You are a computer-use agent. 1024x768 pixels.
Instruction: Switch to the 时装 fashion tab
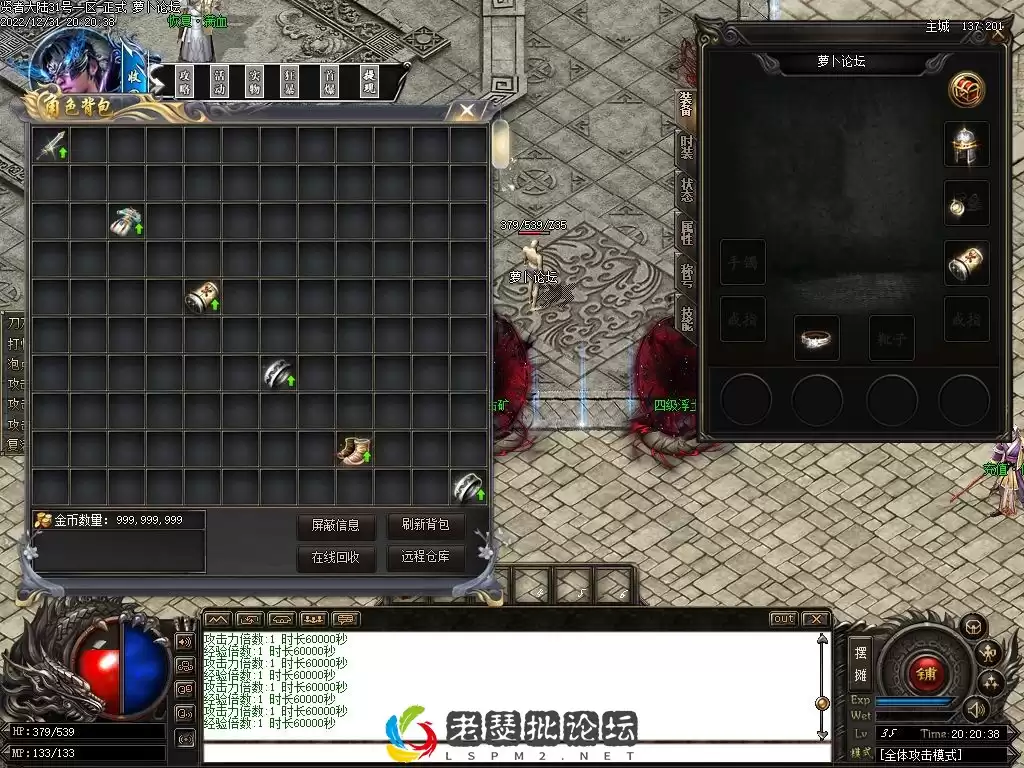pos(687,147)
